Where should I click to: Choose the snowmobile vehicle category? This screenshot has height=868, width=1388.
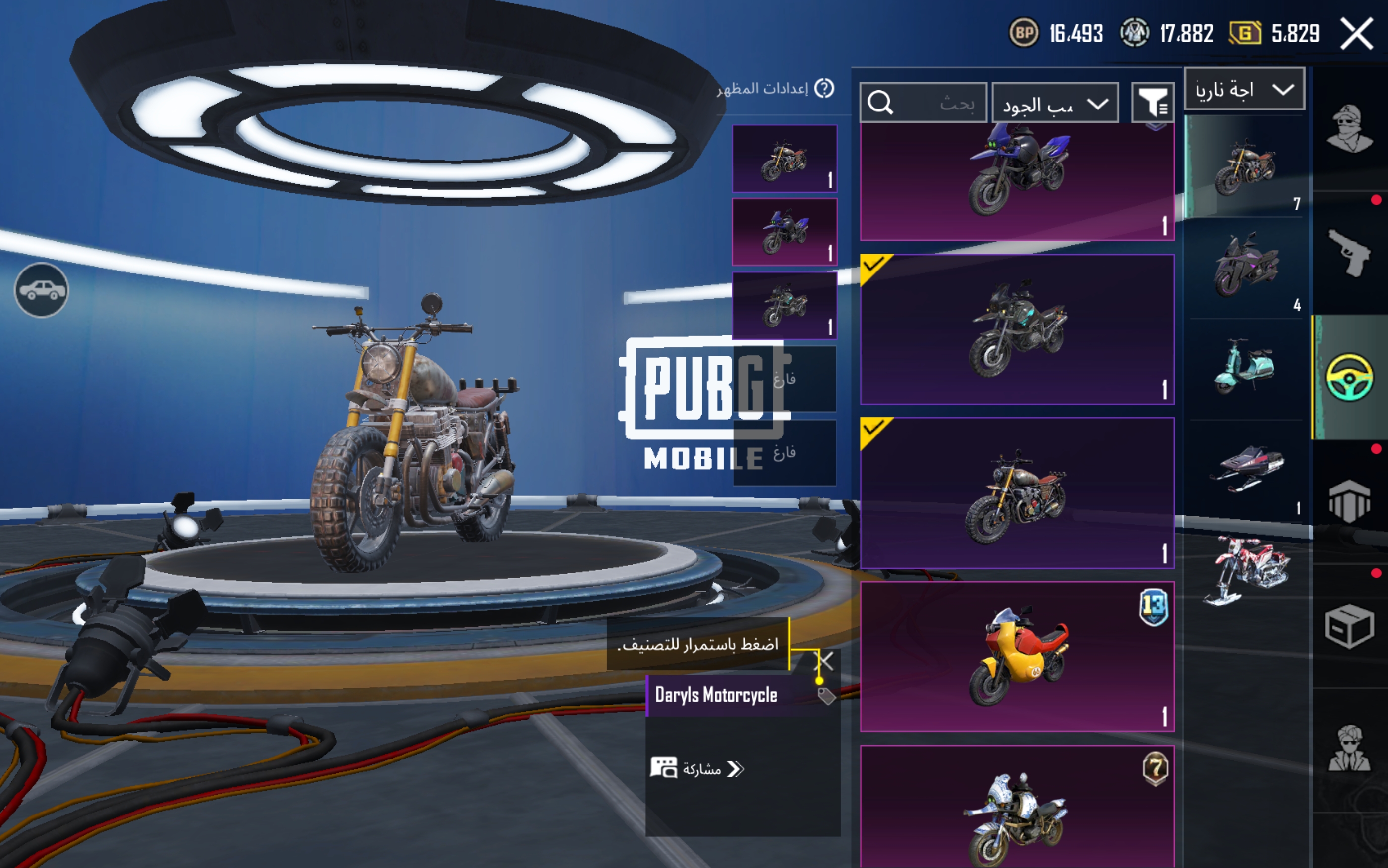pos(1246,469)
